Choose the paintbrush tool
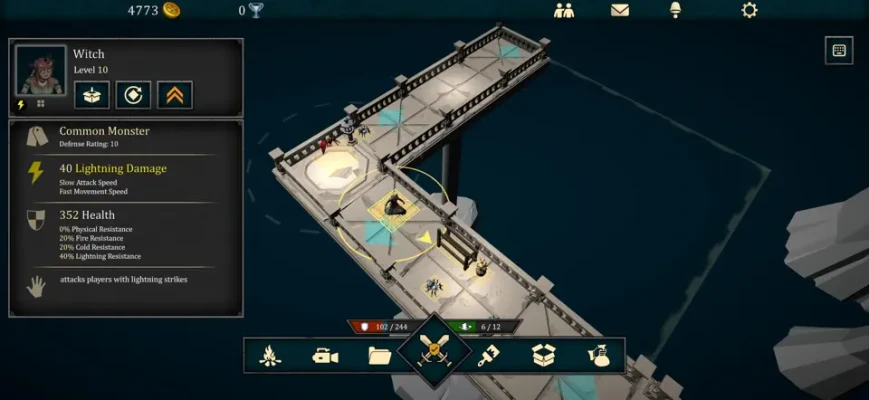The height and width of the screenshot is (400, 869). point(489,355)
